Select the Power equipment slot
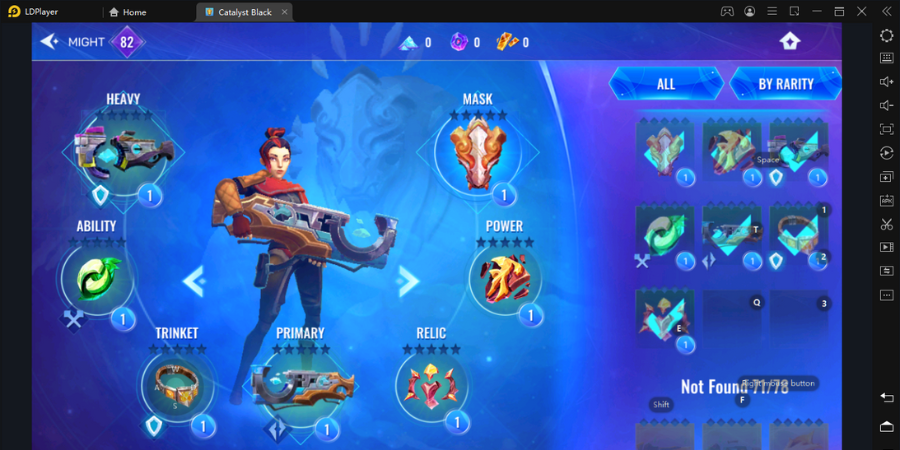900x450 pixels. [505, 278]
